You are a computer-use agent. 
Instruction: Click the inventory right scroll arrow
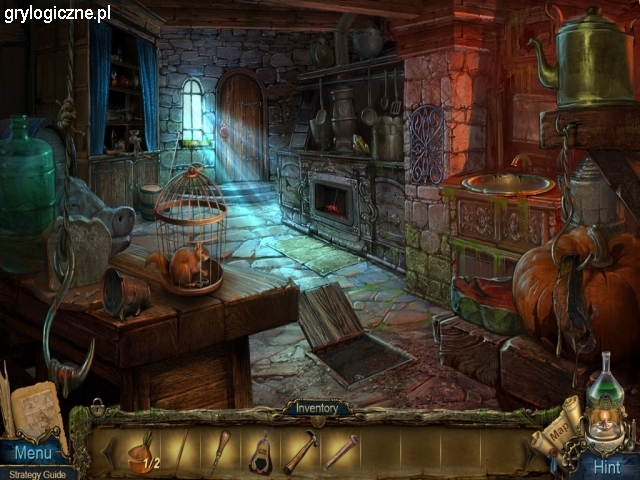tap(529, 451)
